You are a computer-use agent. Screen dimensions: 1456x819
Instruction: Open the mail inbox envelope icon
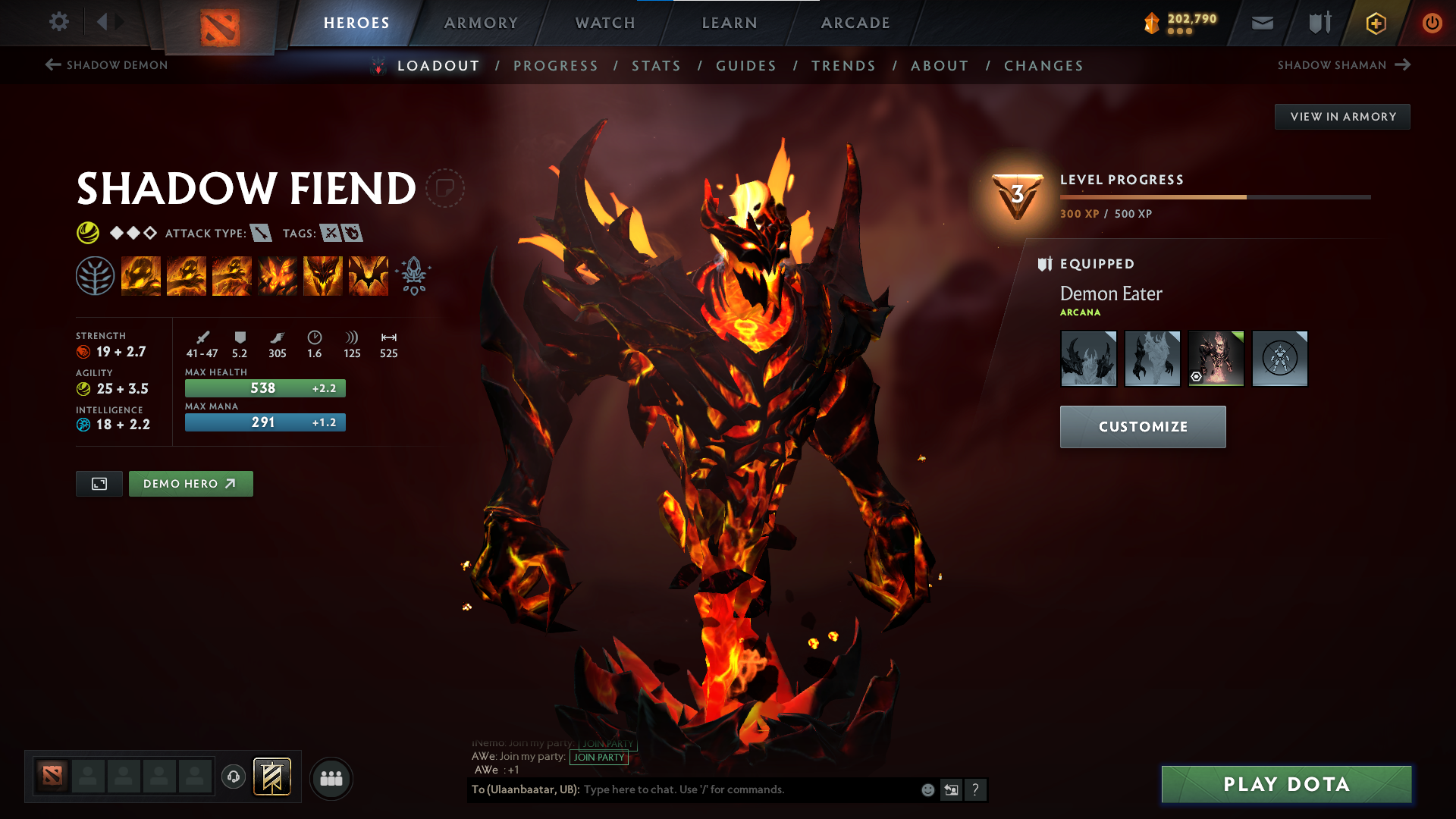1261,23
